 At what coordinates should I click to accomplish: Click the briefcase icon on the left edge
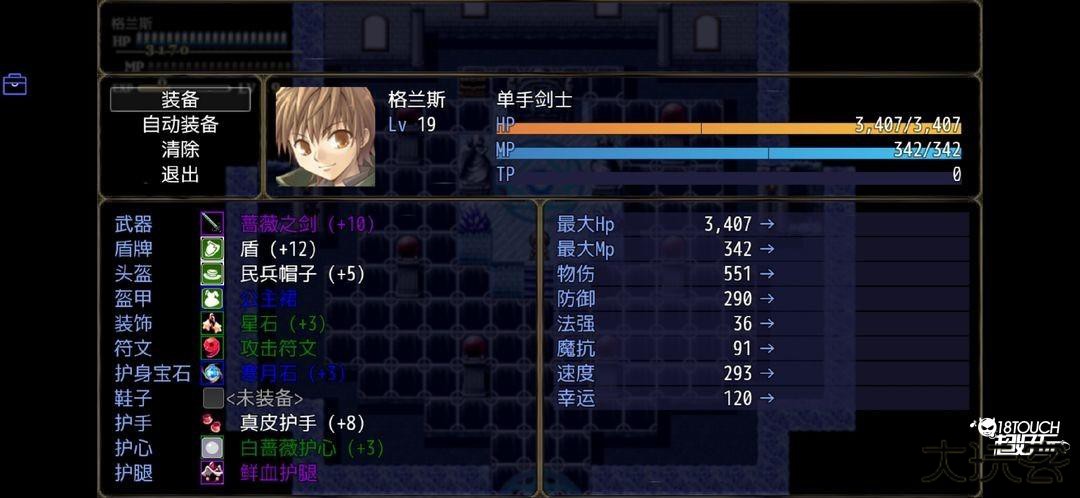click(x=15, y=84)
